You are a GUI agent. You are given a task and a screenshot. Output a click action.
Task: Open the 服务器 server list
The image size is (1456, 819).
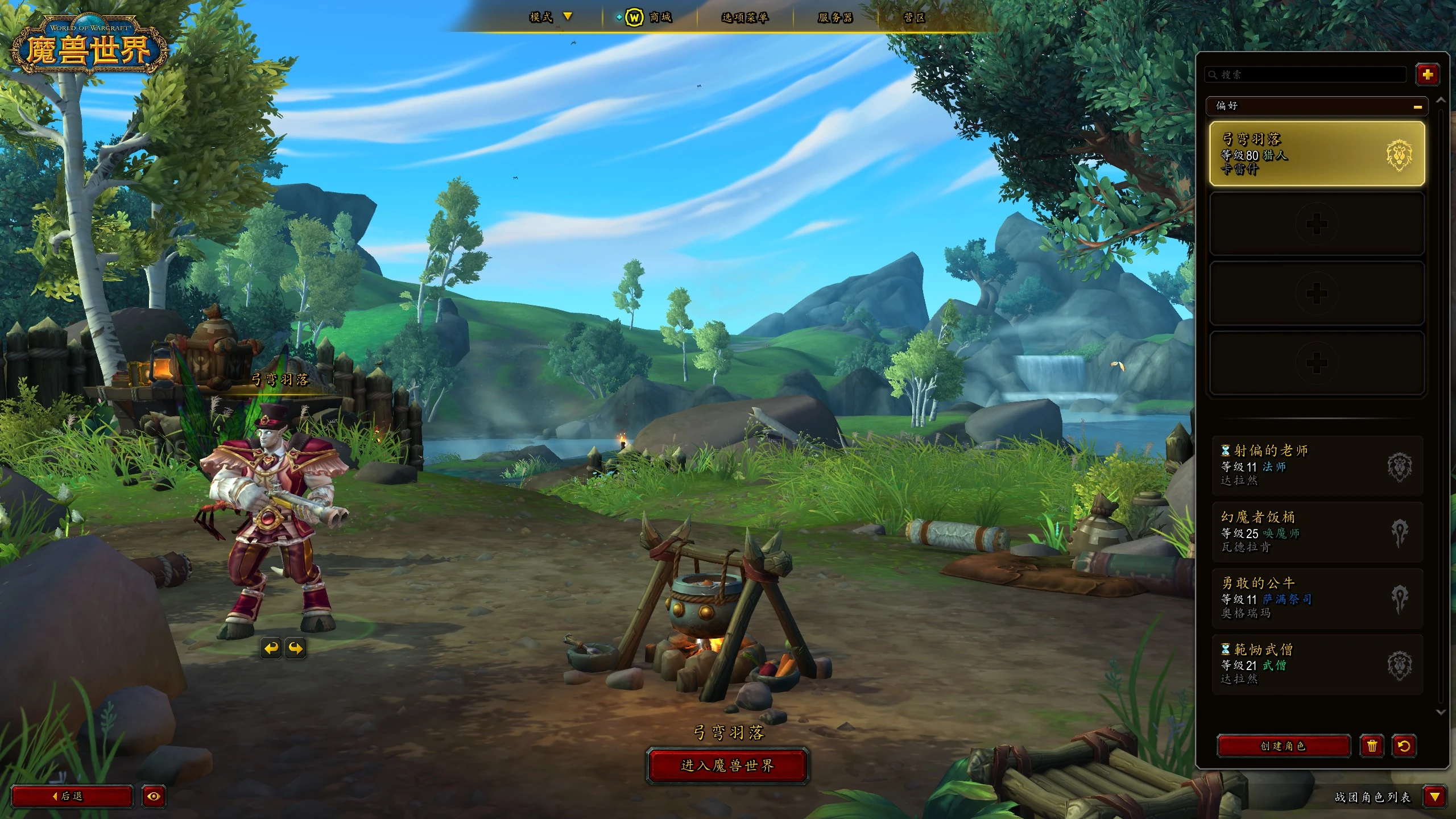[x=835, y=18]
